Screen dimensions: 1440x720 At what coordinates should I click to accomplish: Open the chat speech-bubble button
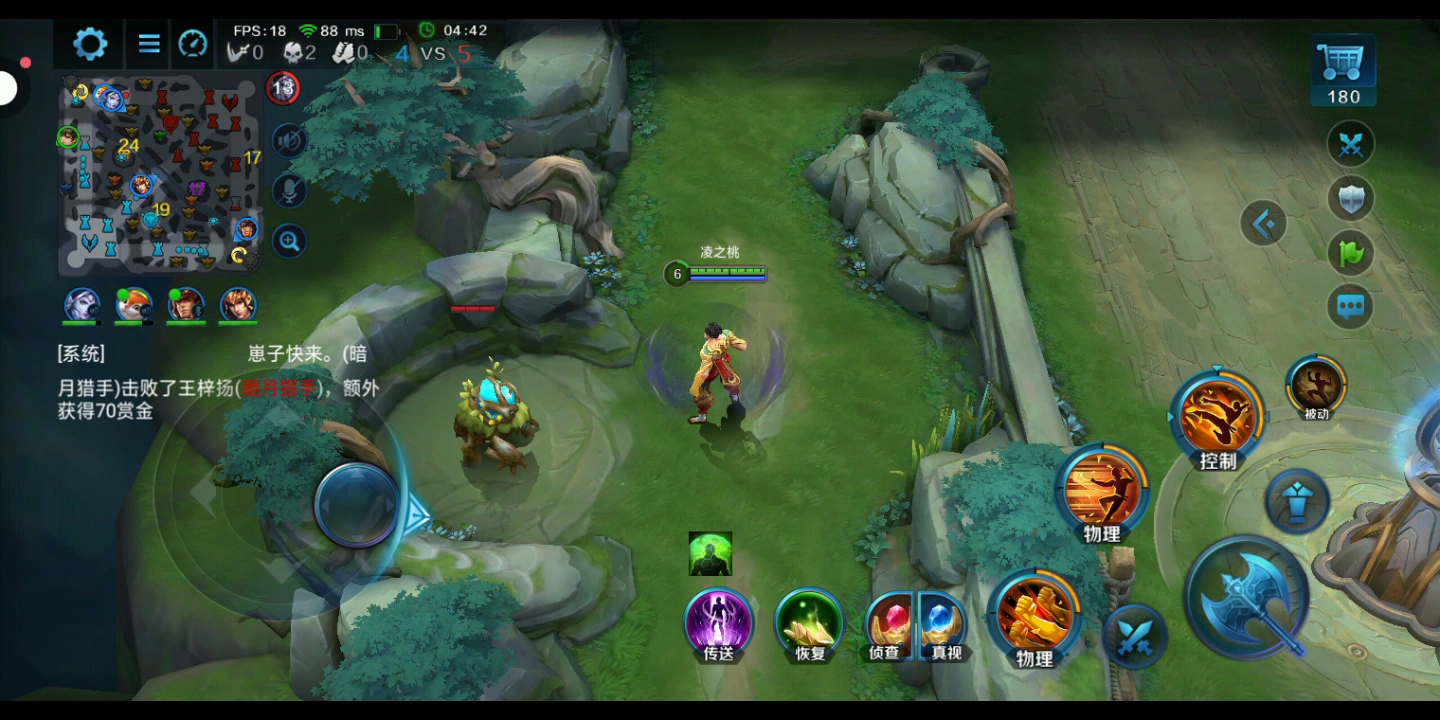point(1351,306)
